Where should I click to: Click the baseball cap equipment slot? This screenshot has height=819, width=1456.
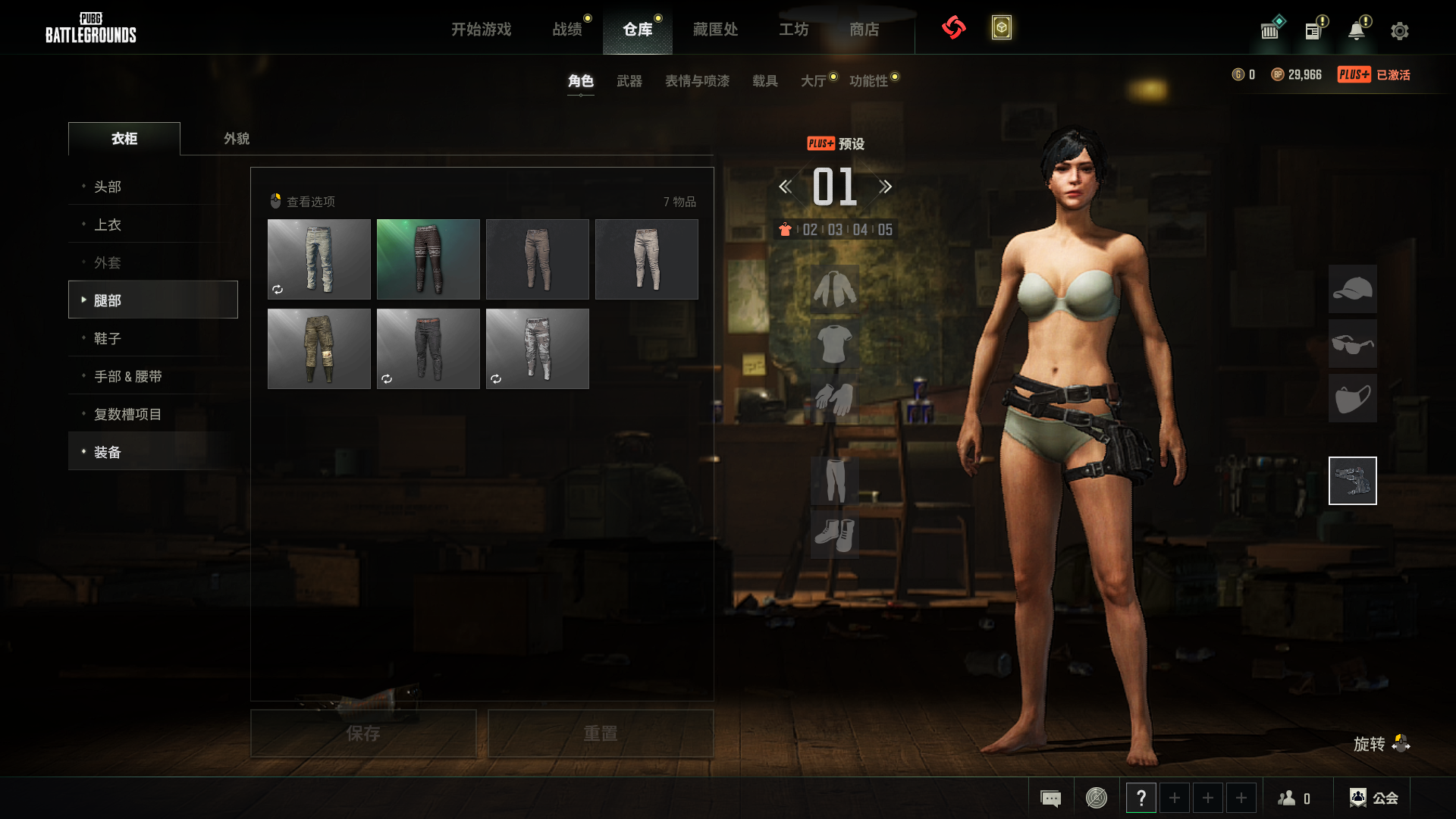point(1352,289)
